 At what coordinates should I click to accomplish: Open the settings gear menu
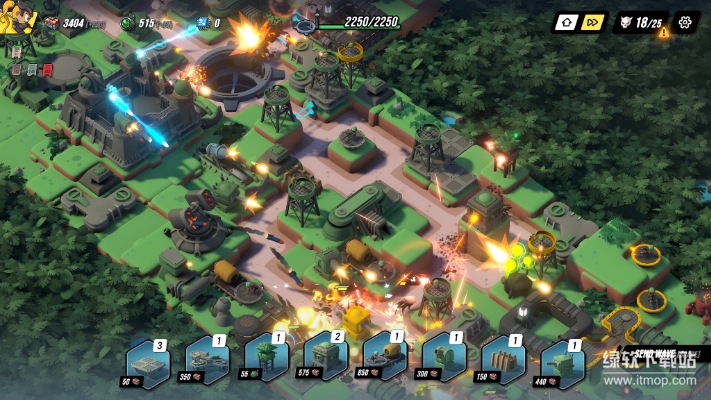click(685, 22)
